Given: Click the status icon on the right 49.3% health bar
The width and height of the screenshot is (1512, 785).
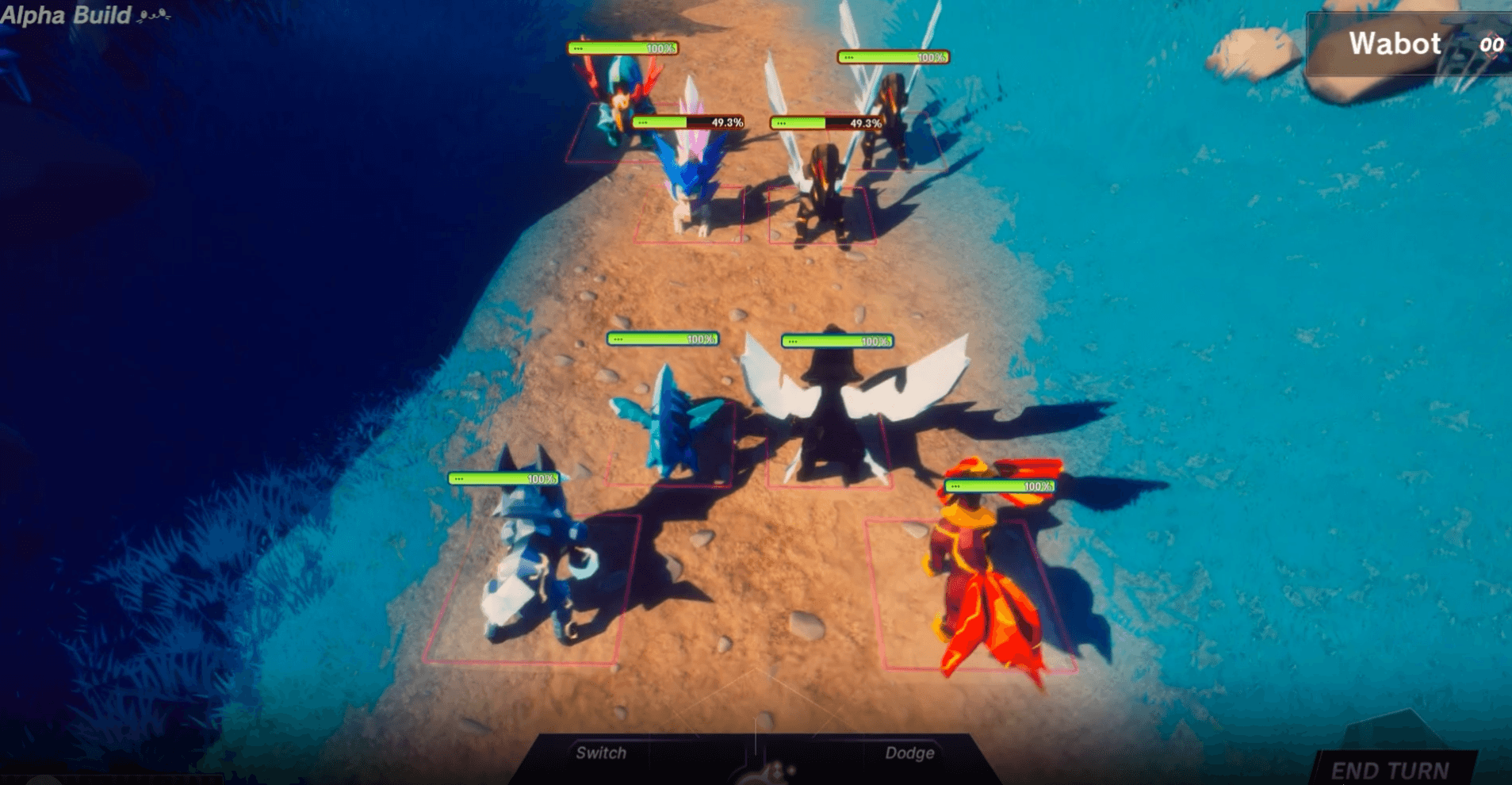Looking at the screenshot, I should click(x=781, y=123).
